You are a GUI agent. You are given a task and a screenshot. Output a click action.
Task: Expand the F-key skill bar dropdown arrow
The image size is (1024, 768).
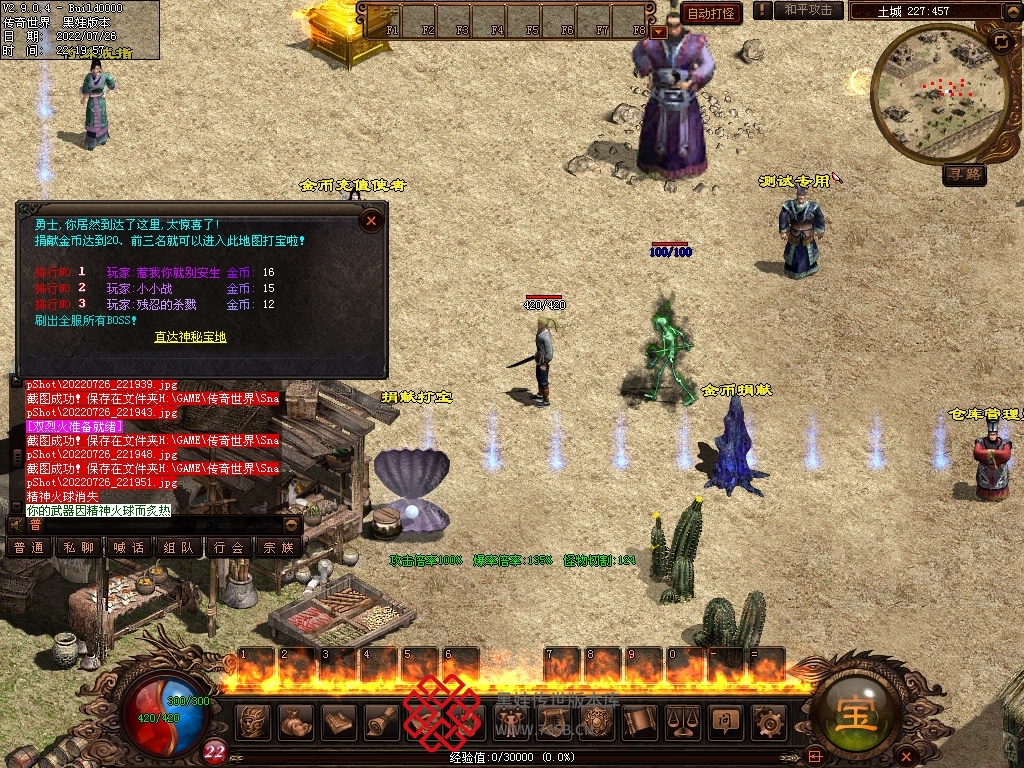pos(658,31)
